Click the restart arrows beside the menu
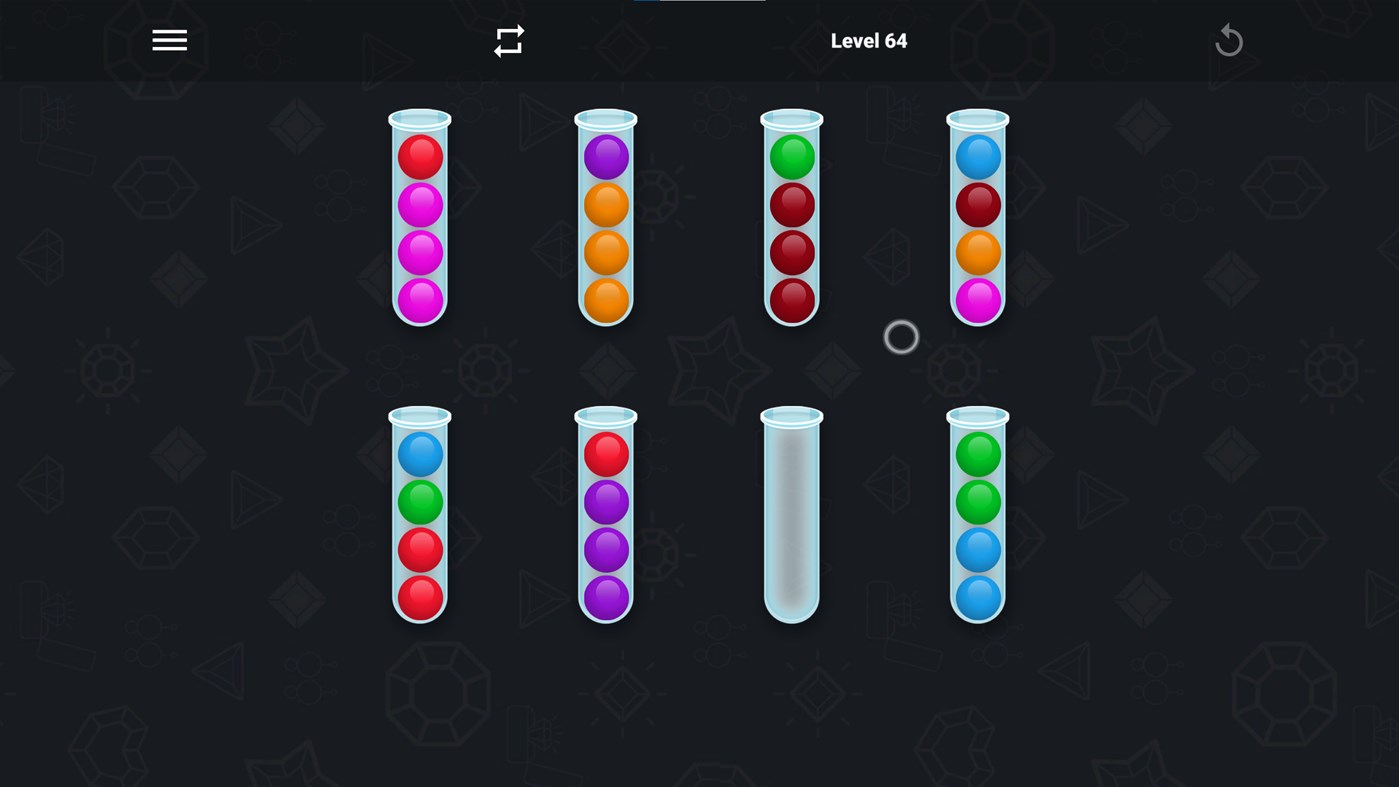The width and height of the screenshot is (1399, 787). pyautogui.click(x=508, y=39)
